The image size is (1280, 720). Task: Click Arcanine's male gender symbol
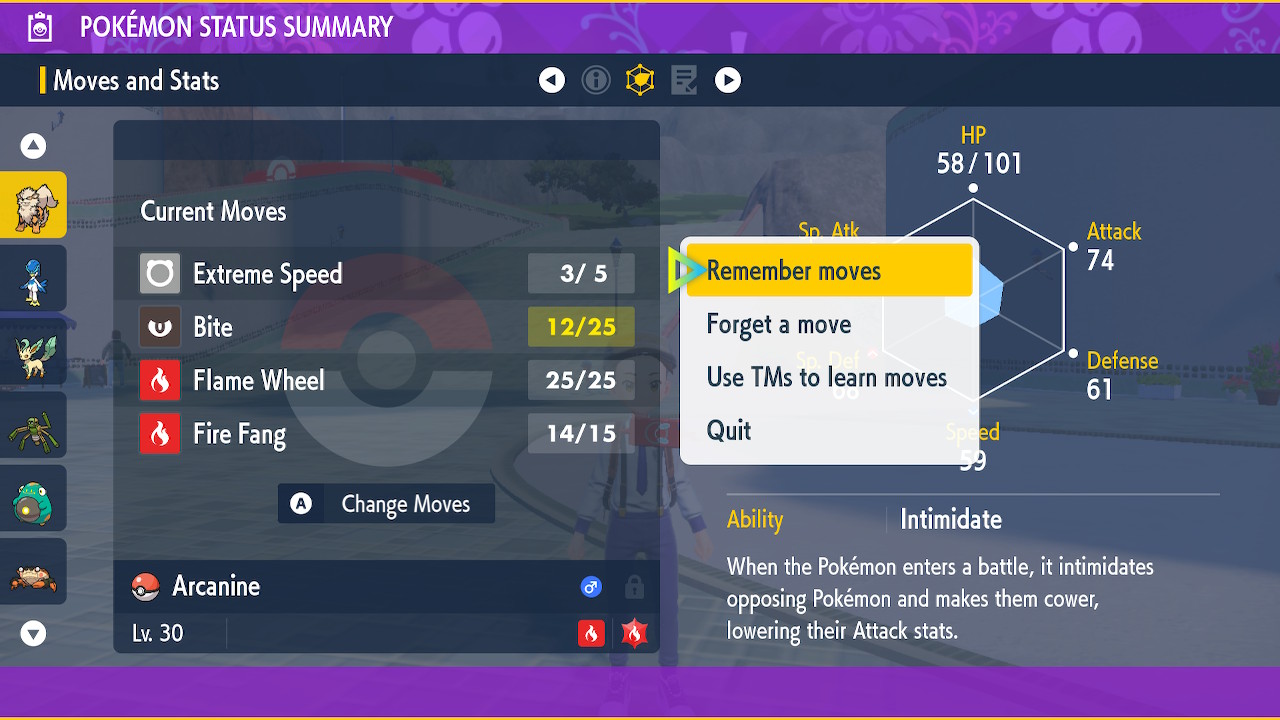[591, 587]
